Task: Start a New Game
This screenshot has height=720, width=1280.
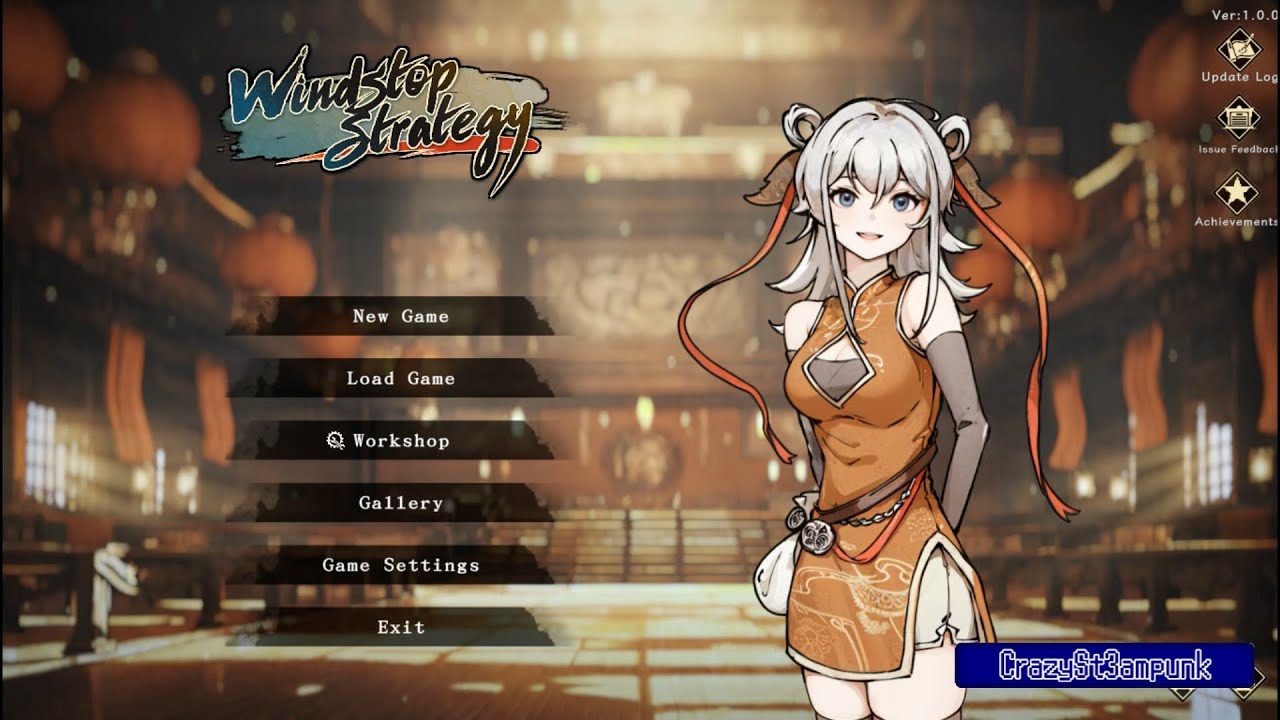Action: point(399,316)
